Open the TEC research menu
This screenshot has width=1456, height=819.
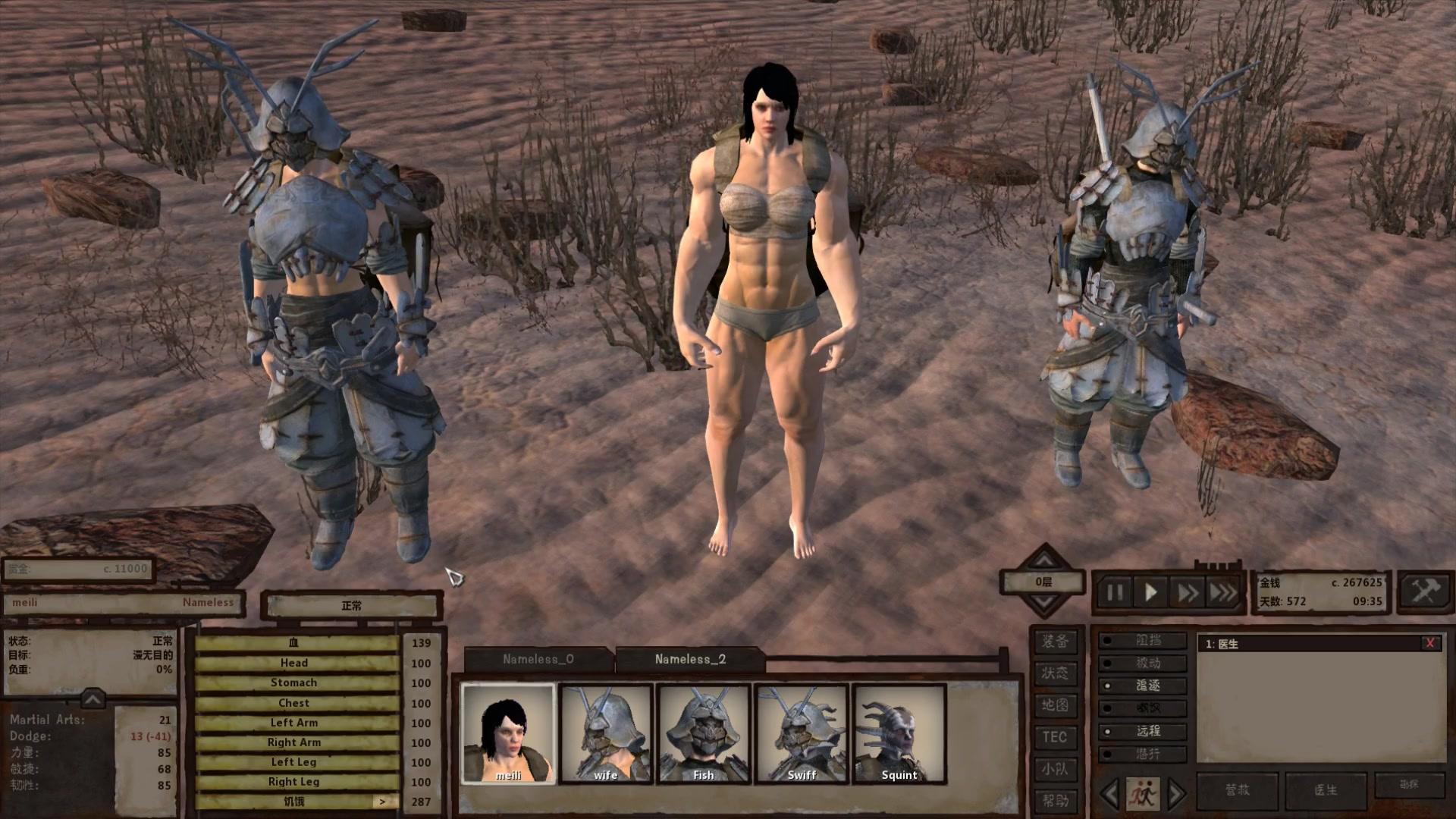point(1054,737)
